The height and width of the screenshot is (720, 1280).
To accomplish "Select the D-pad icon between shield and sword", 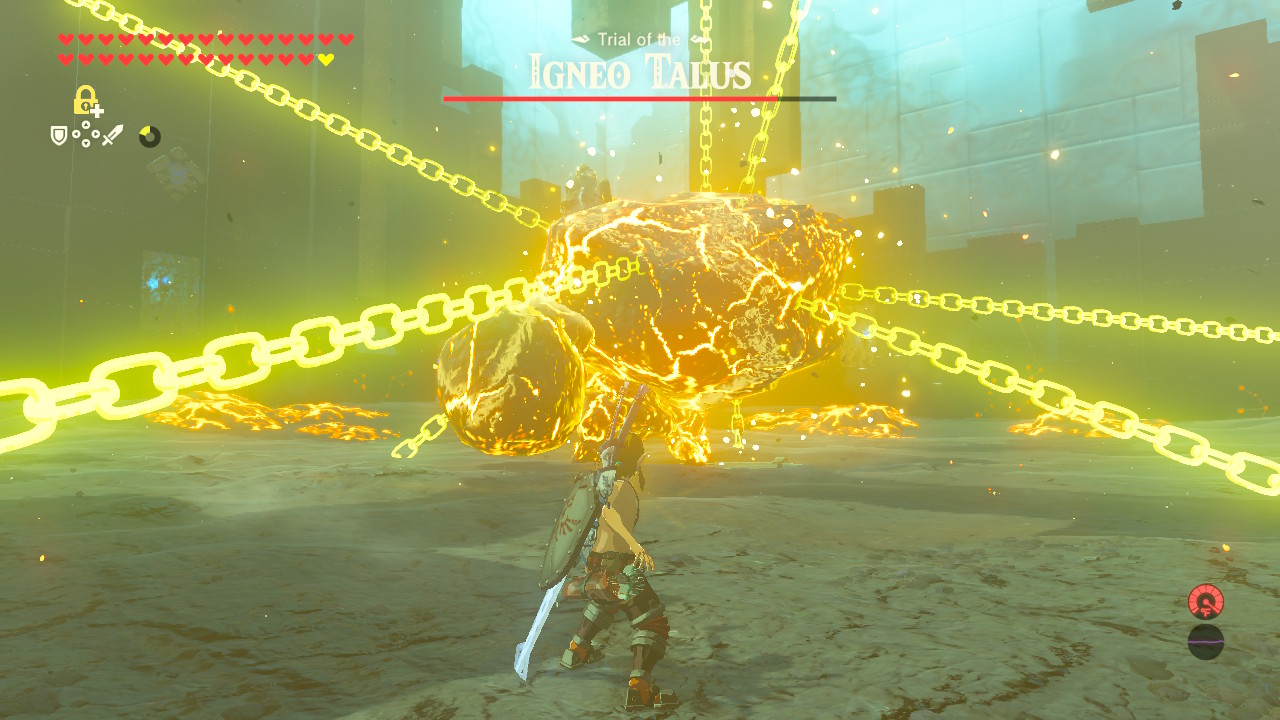I will tap(86, 132).
